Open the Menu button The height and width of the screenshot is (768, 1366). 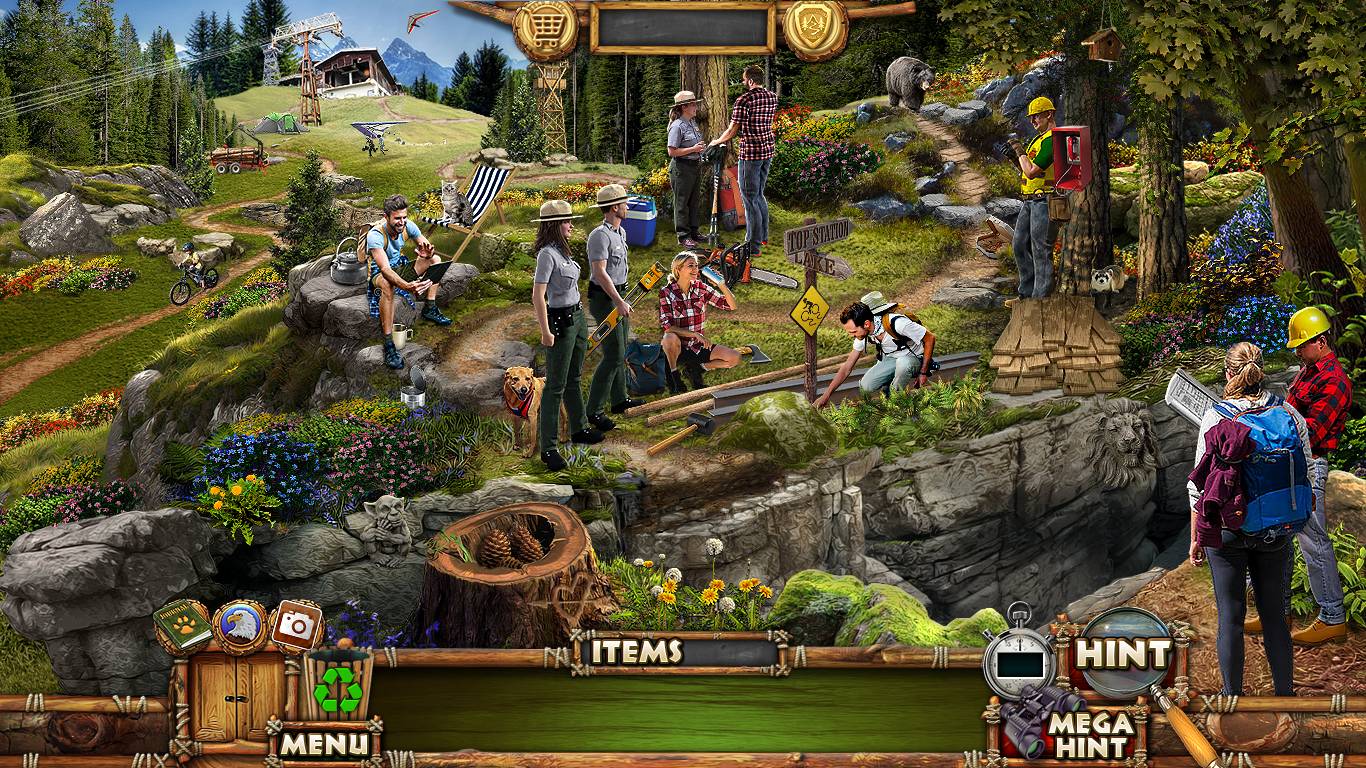(x=323, y=743)
